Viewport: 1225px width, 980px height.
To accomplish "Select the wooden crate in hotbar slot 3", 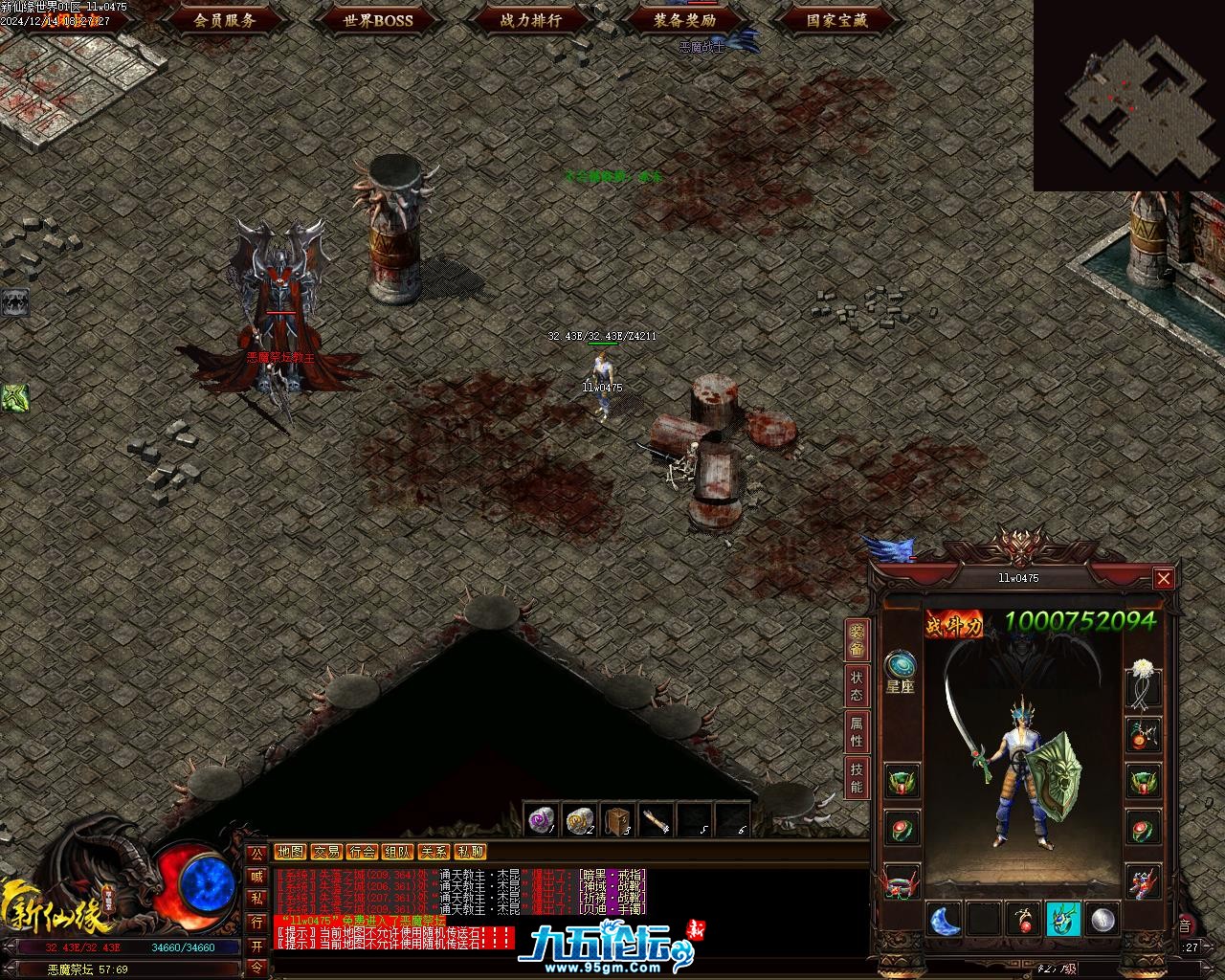I will (x=618, y=820).
